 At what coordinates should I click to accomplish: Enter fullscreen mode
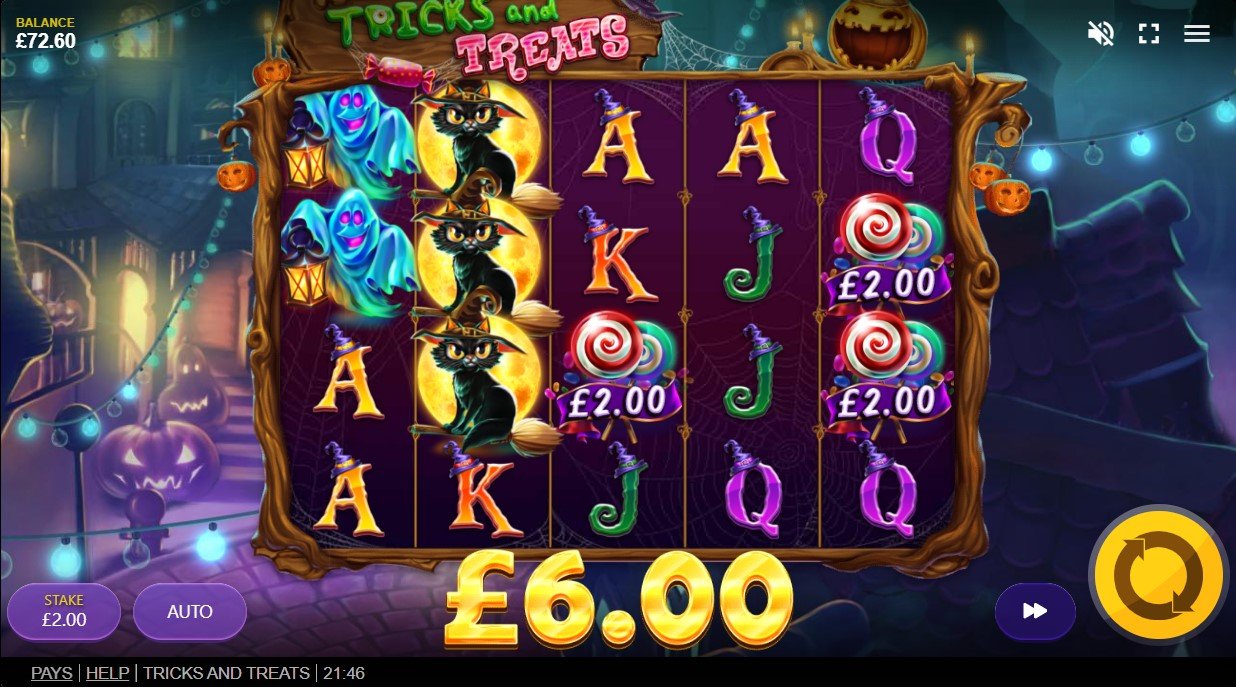[x=1149, y=34]
